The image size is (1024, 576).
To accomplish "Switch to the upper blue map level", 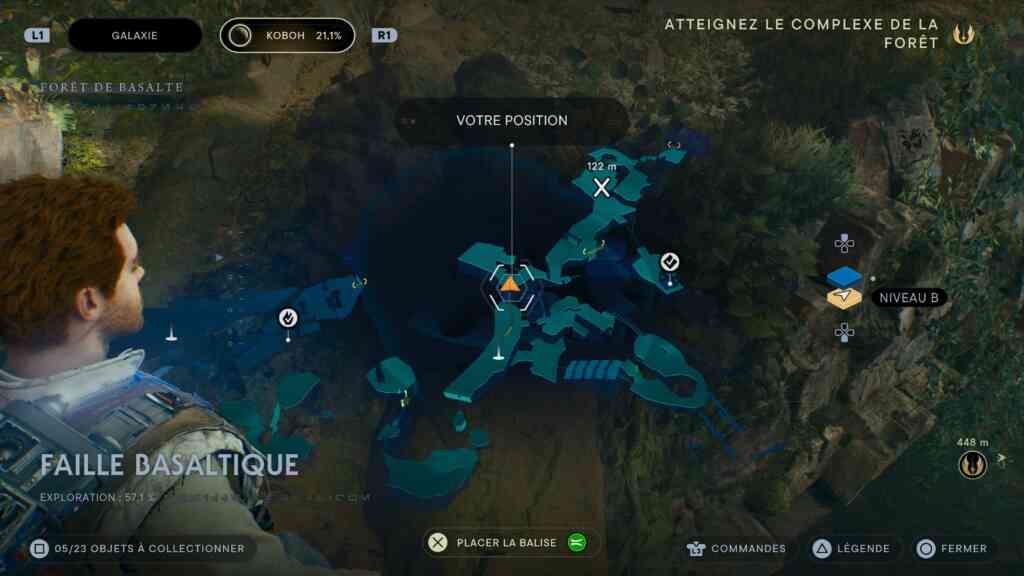I will [845, 277].
